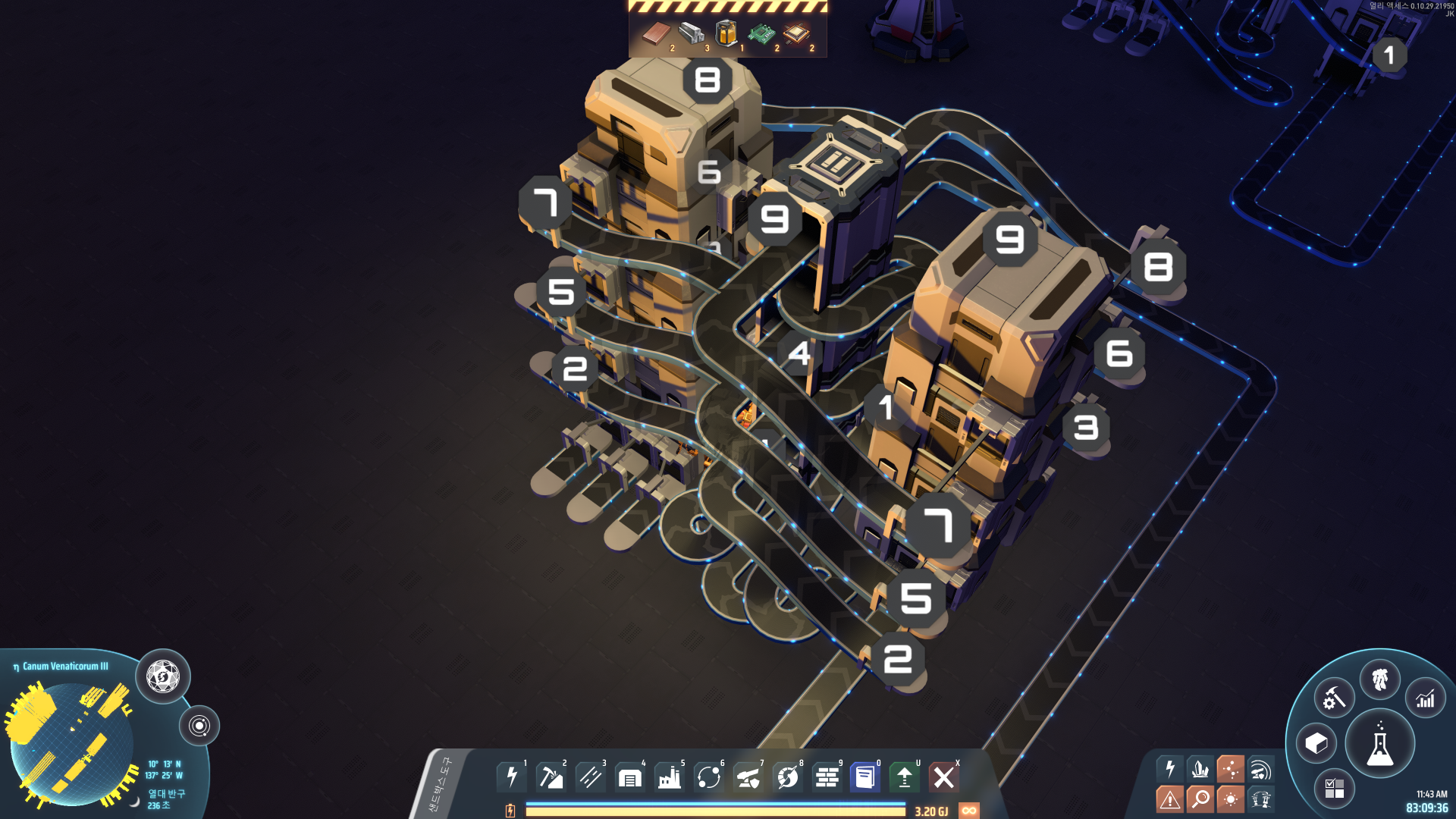Toggle the magnifying glass detail filter

click(x=1200, y=799)
